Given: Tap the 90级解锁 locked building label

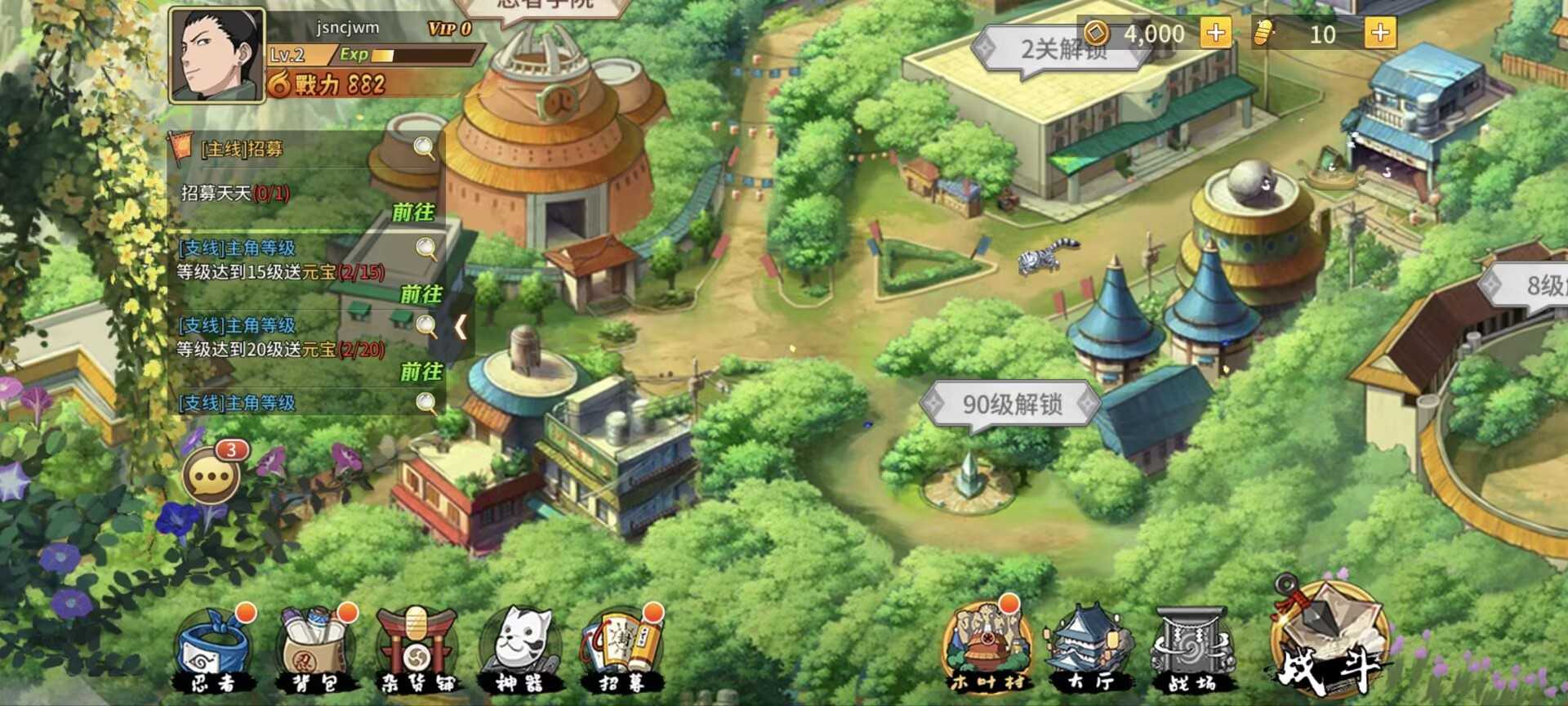Looking at the screenshot, I should click(1011, 404).
